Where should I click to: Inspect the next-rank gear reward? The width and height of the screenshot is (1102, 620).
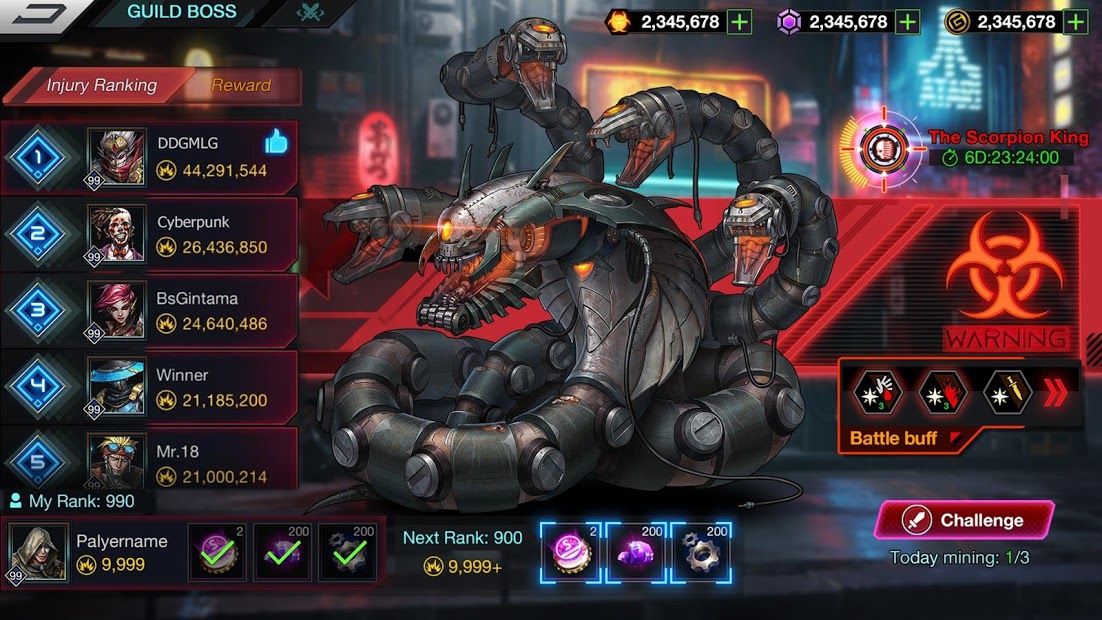click(x=701, y=552)
